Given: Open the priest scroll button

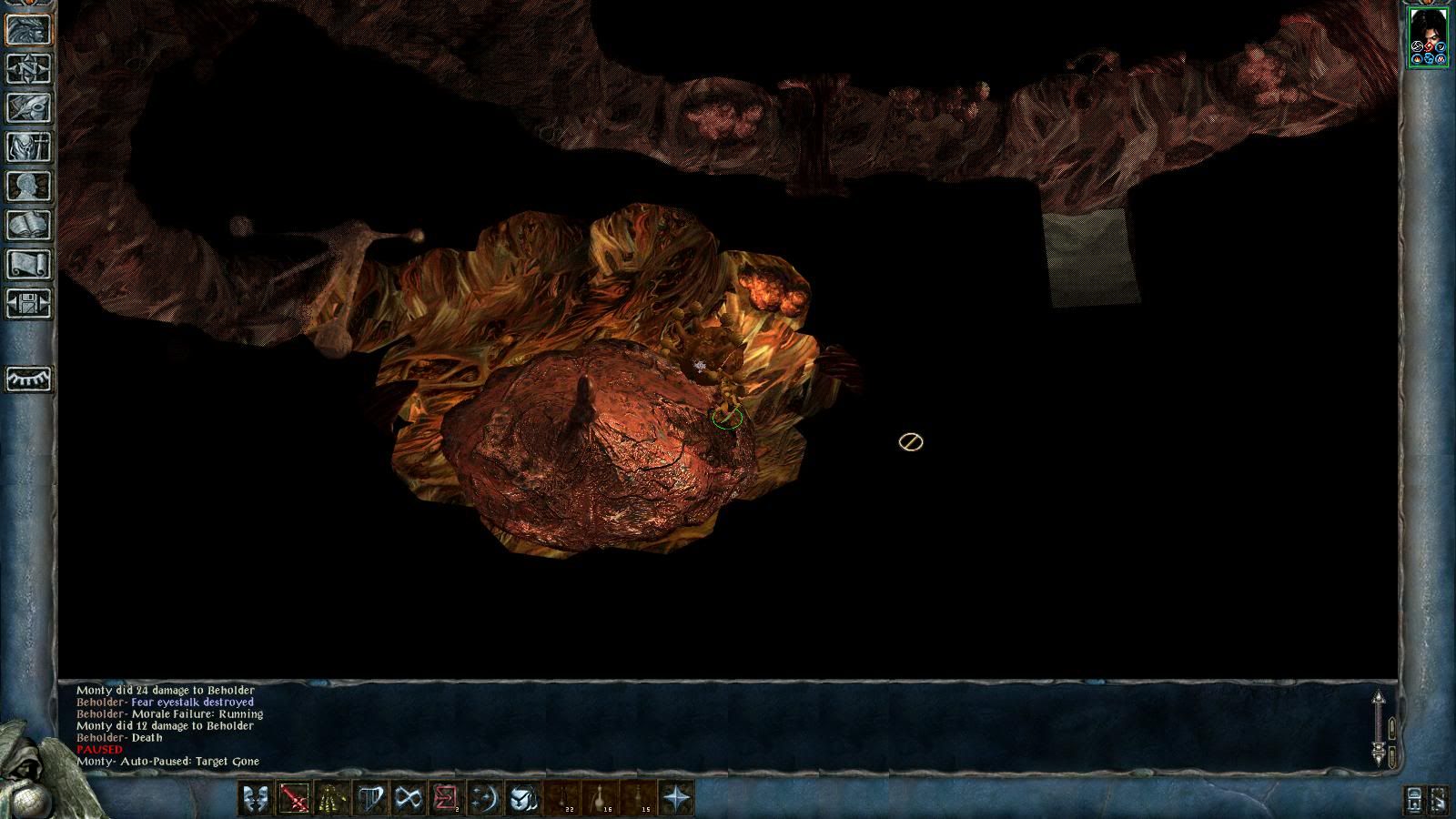Looking at the screenshot, I should click(29, 265).
